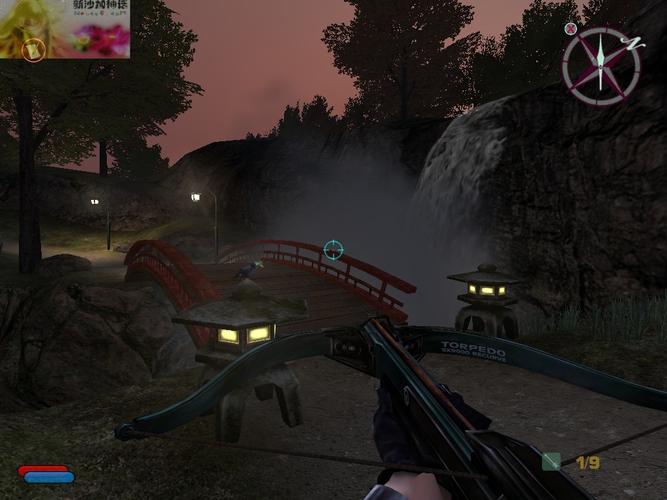667x500 pixels.
Task: Click the green crossbow bolt ammo icon
Action: point(551,461)
